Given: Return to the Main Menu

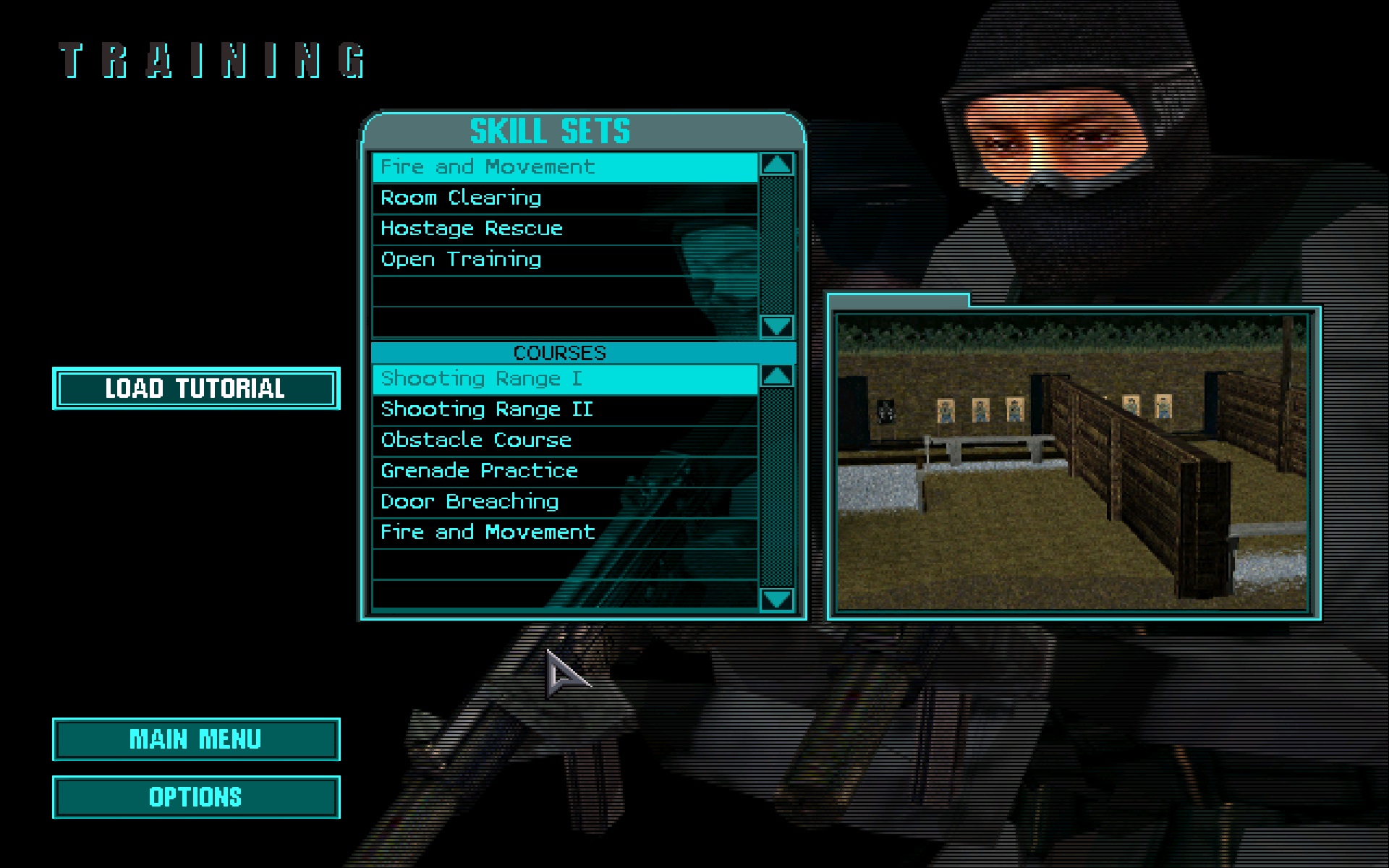Looking at the screenshot, I should coord(195,739).
